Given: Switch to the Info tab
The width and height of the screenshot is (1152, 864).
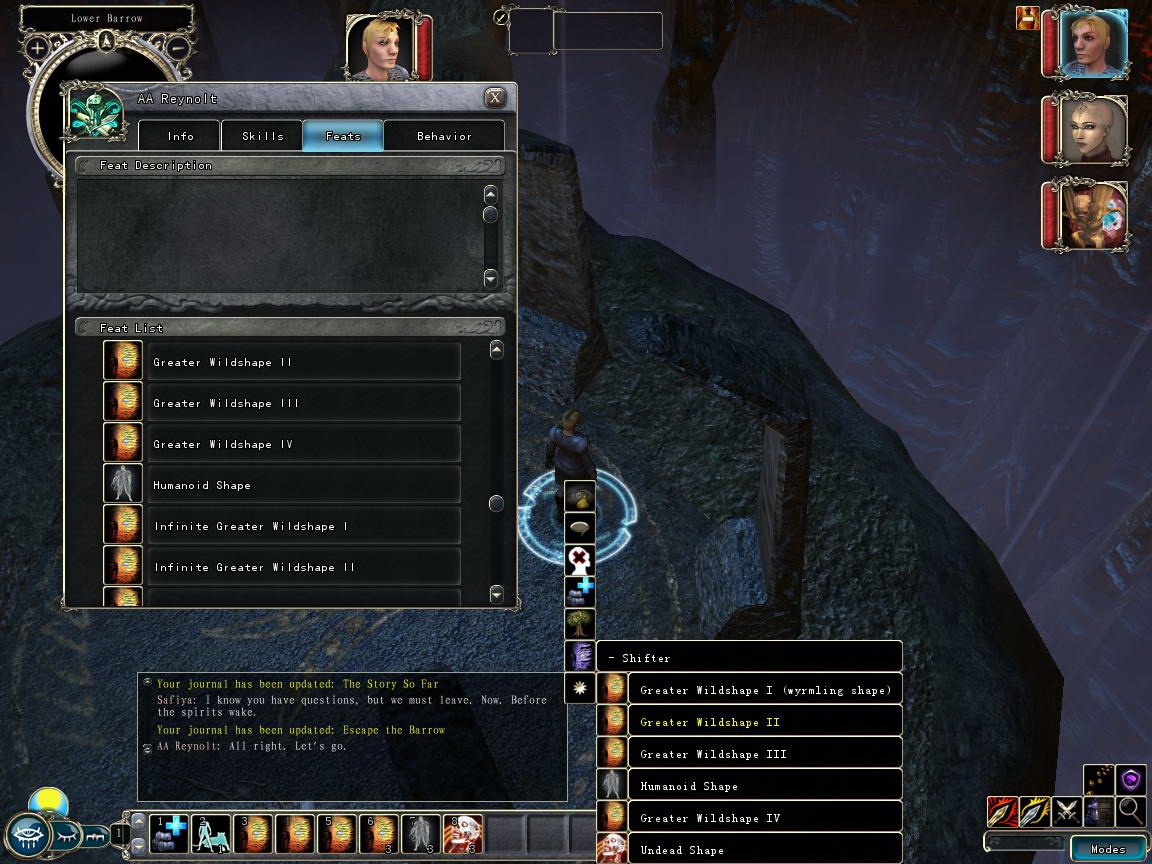Looking at the screenshot, I should point(181,136).
